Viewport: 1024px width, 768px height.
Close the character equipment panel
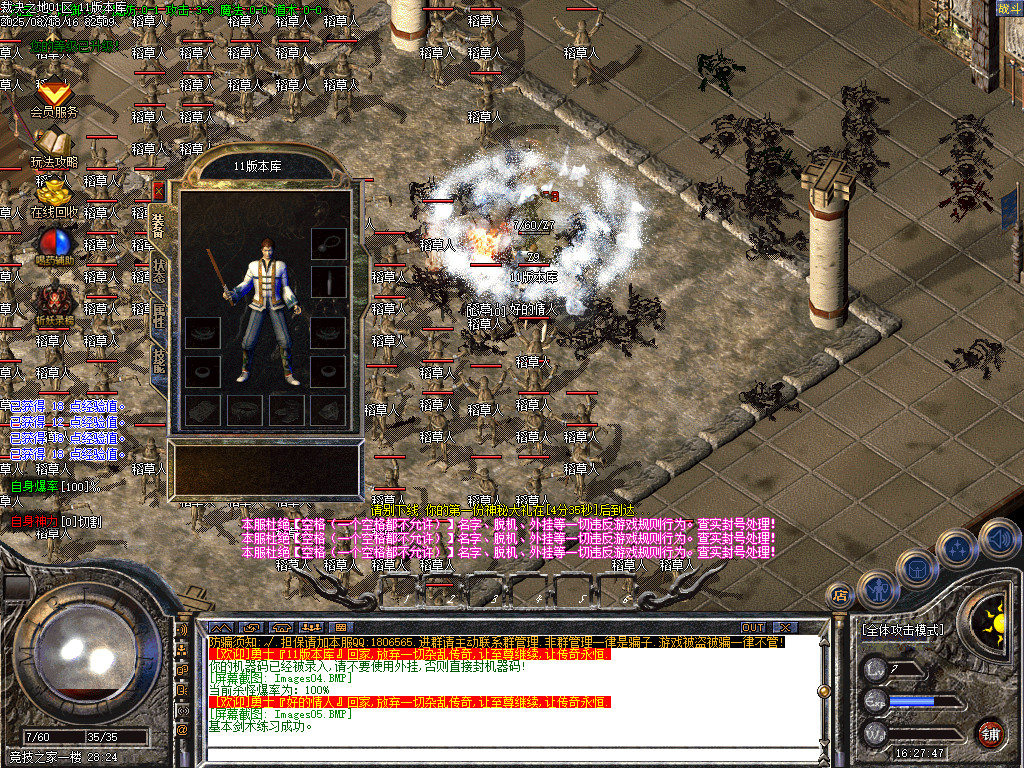tap(158, 190)
